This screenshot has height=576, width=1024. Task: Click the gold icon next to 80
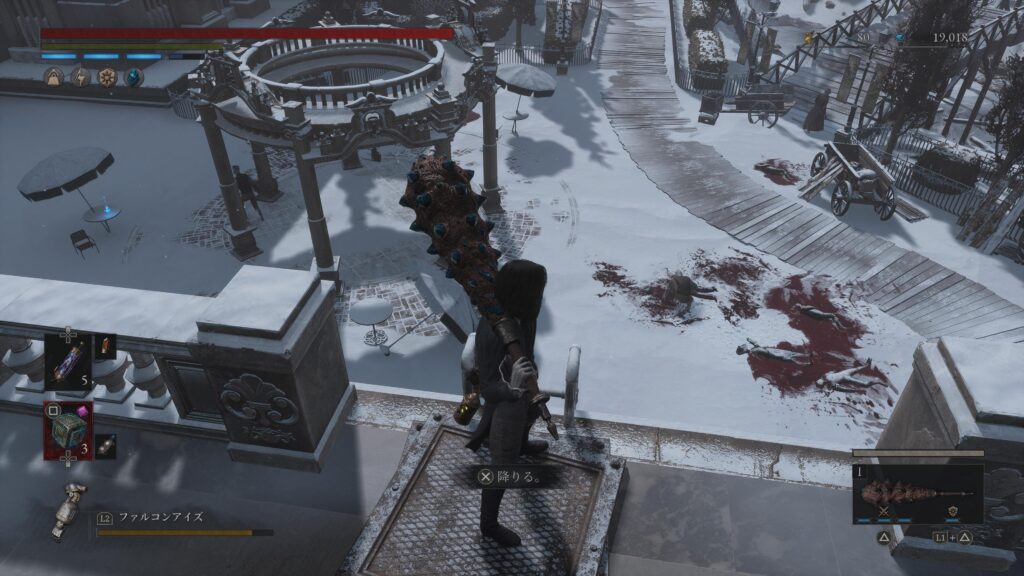809,39
